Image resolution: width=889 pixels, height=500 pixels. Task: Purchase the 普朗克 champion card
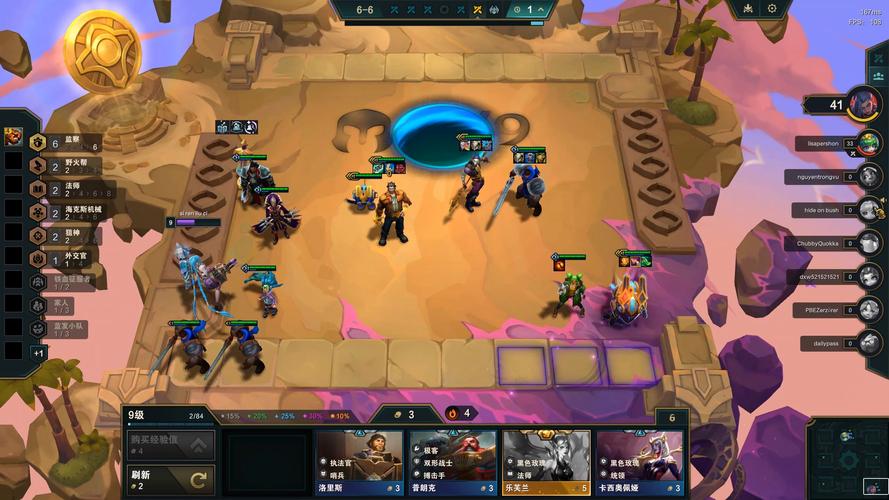point(453,463)
